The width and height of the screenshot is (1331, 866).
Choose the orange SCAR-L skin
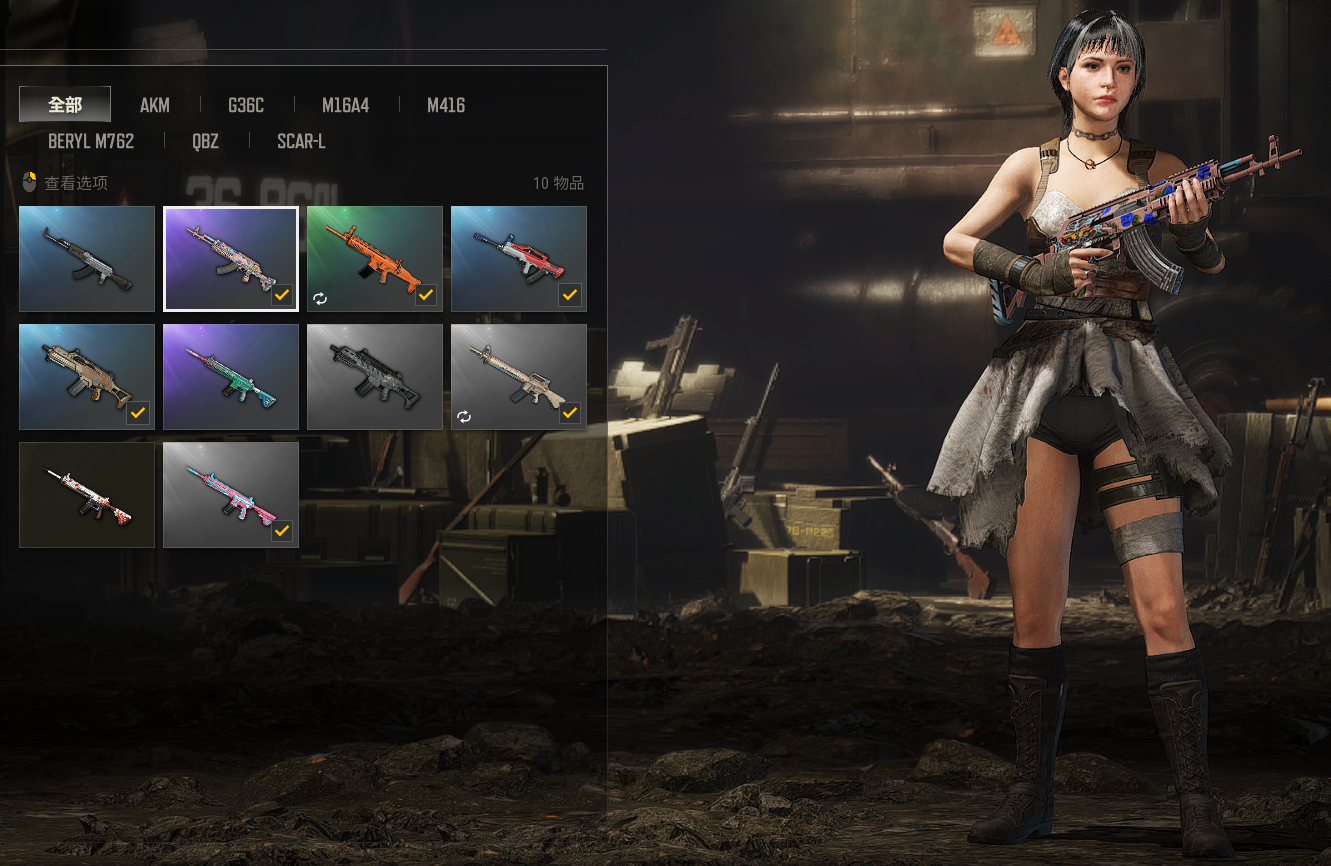tap(375, 259)
